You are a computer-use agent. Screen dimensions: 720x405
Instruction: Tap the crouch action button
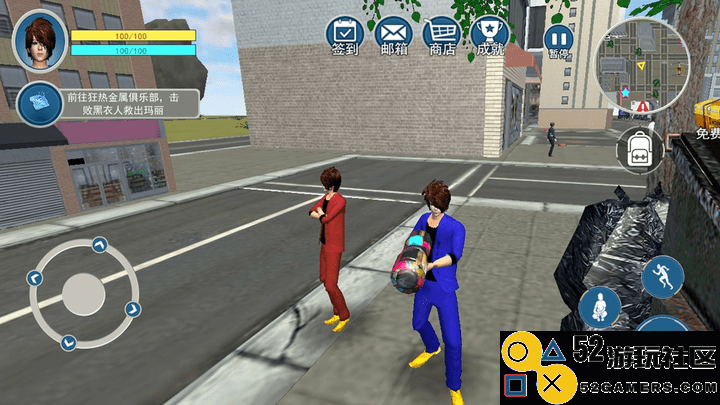[x=600, y=308]
